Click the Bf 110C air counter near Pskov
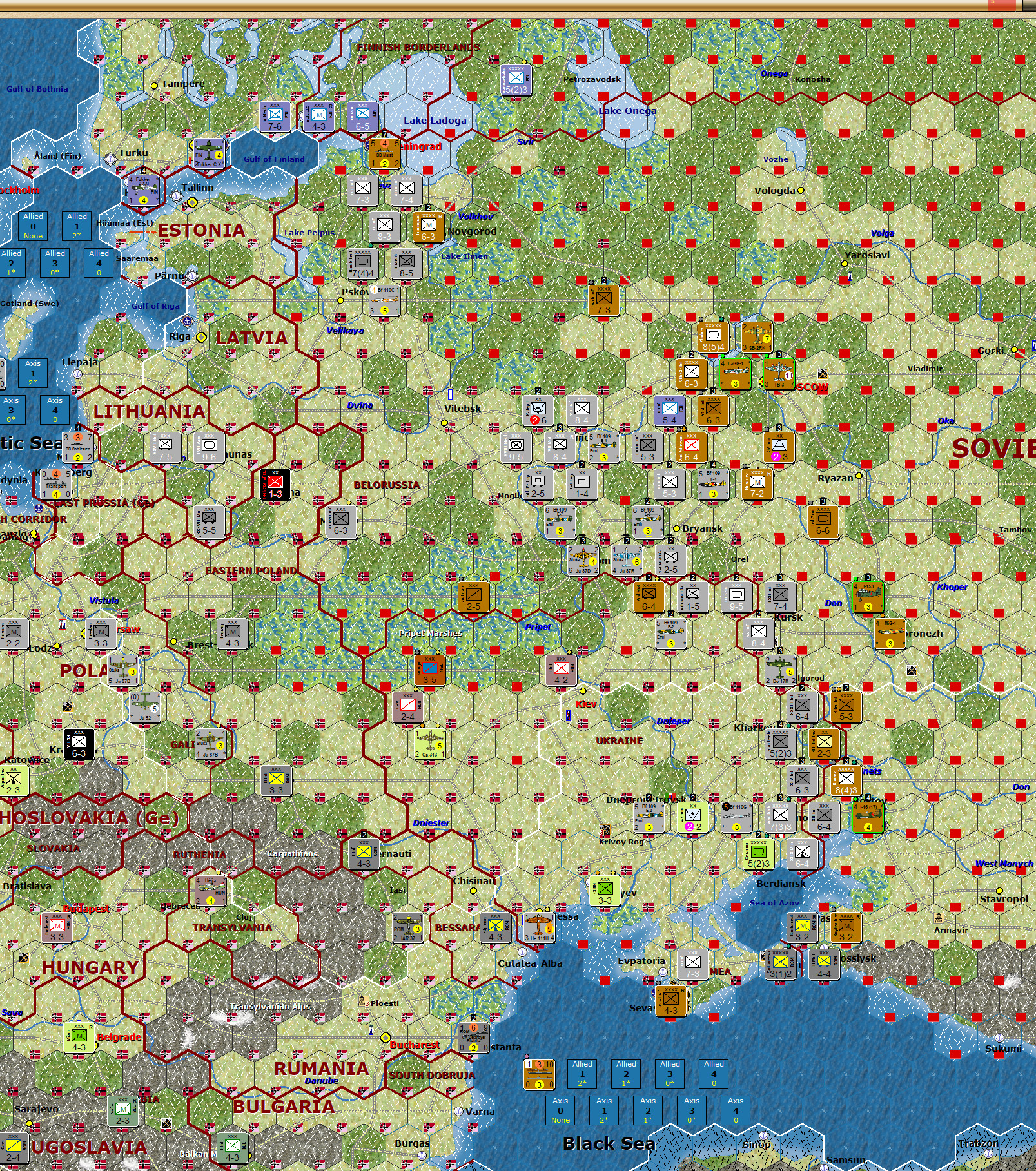This screenshot has height=1171, width=1036. pyautogui.click(x=385, y=300)
